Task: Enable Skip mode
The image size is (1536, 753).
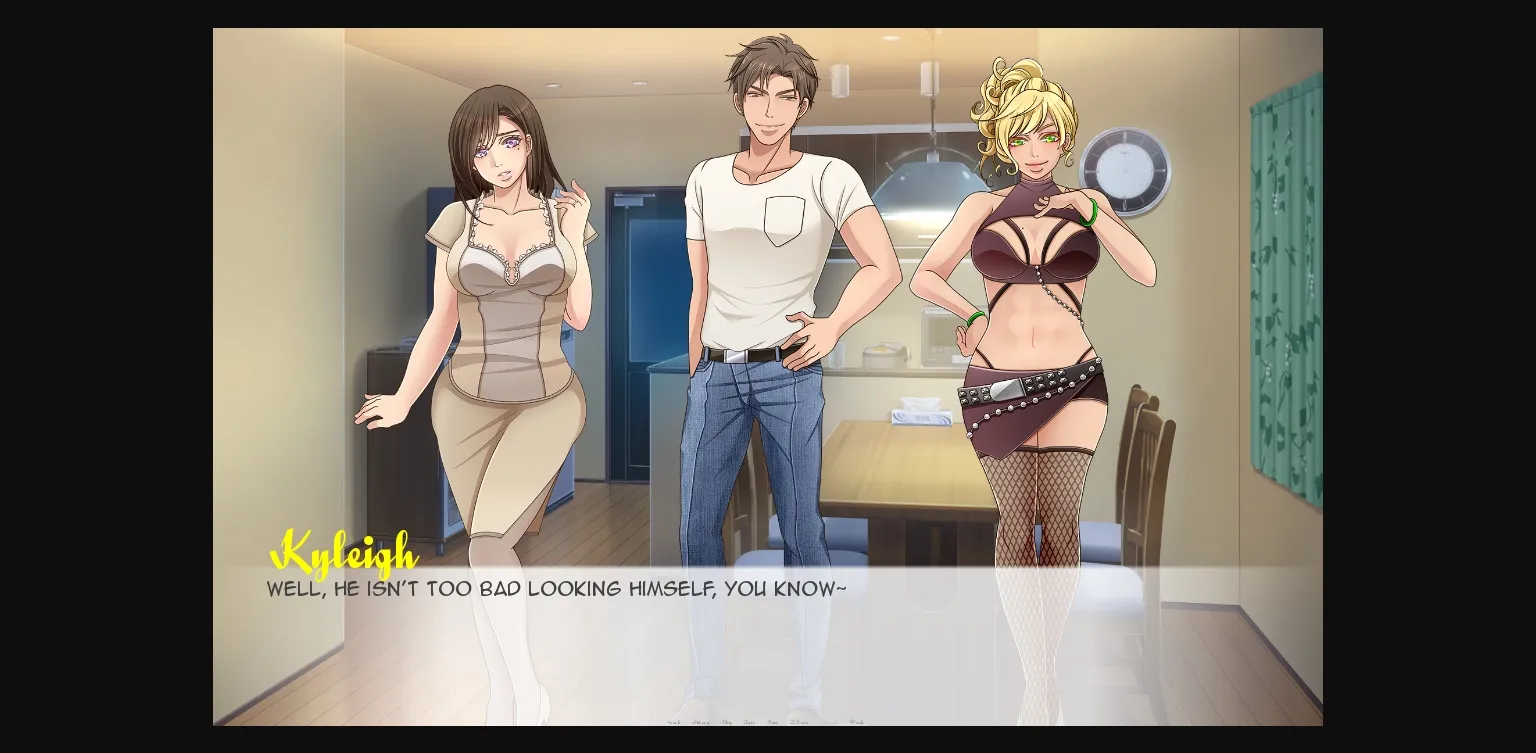Action: 726,720
